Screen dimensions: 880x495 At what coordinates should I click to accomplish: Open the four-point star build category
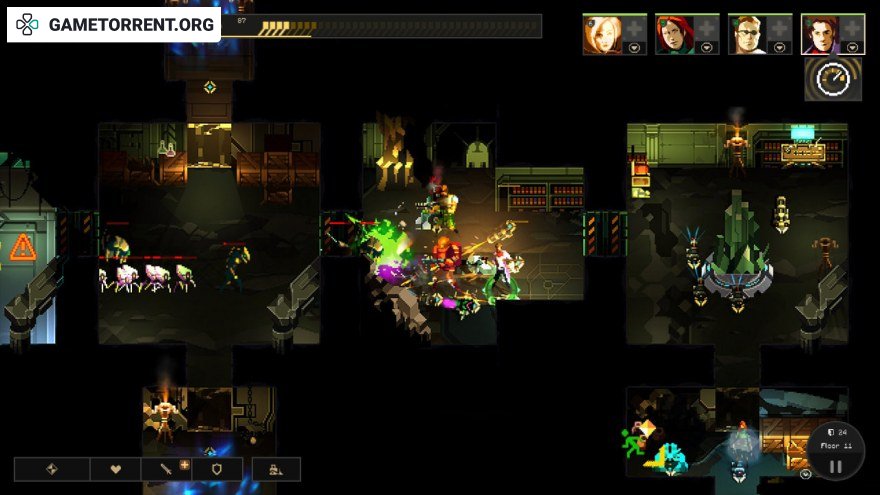tap(52, 469)
